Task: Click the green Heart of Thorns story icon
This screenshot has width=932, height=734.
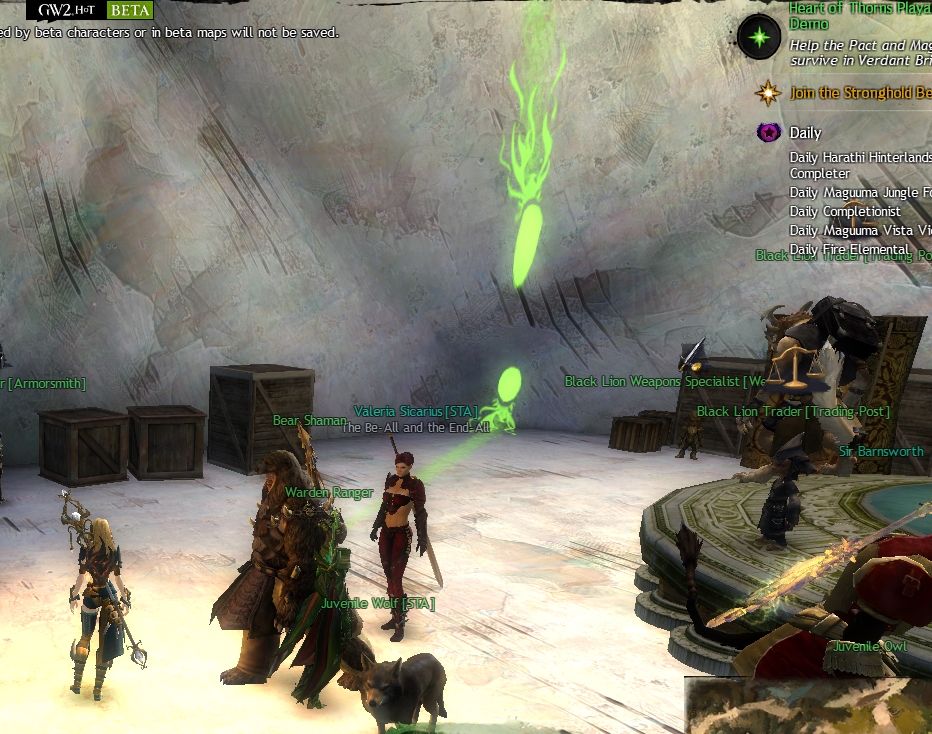Action: pyautogui.click(x=759, y=38)
